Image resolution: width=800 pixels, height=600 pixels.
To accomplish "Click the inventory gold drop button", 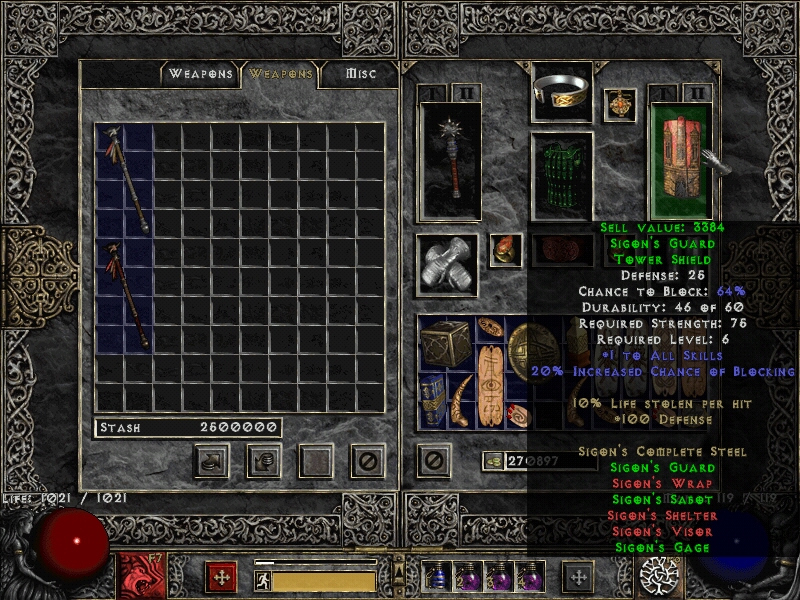I will [x=493, y=461].
